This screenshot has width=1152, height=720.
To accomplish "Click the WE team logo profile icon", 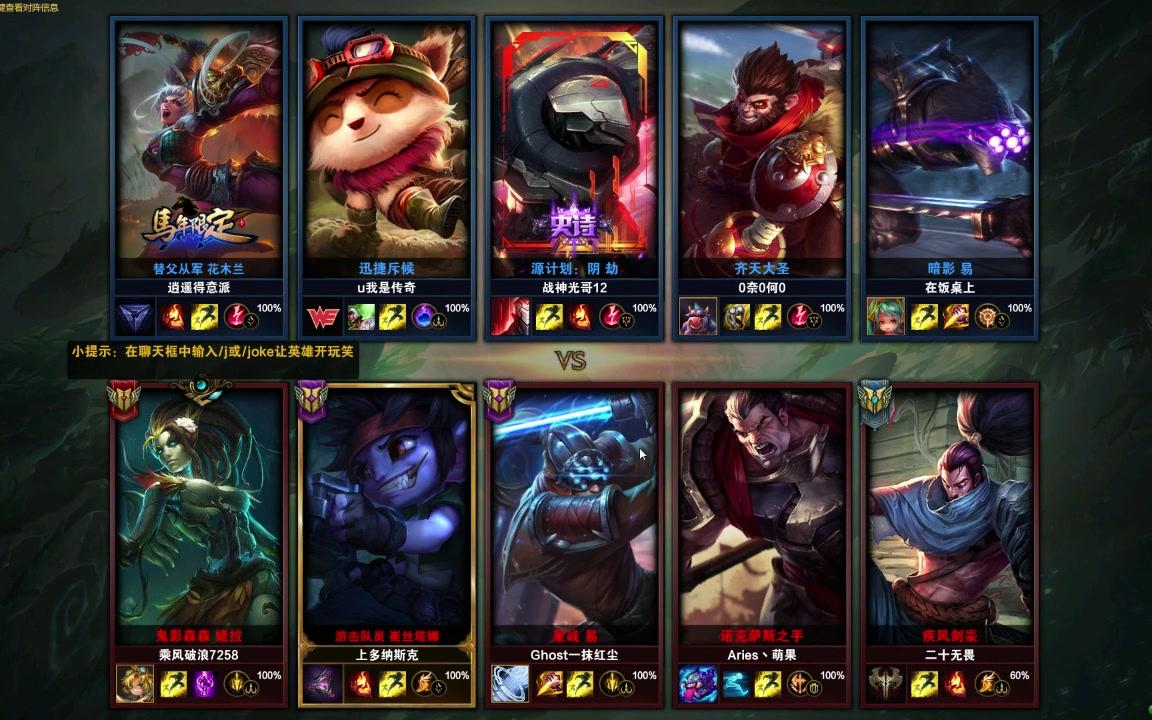I will pos(322,318).
